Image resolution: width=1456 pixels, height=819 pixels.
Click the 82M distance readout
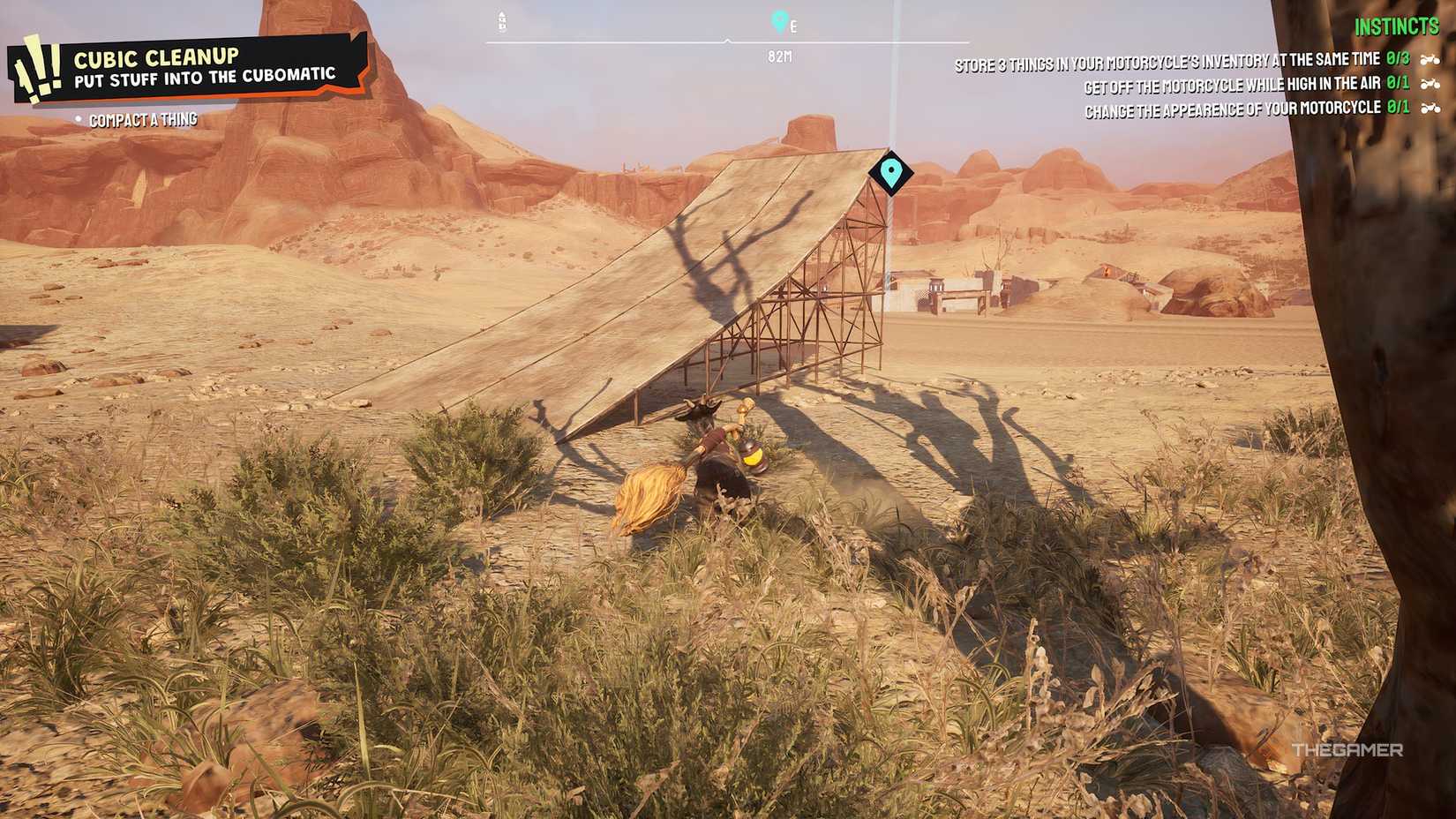coord(777,58)
